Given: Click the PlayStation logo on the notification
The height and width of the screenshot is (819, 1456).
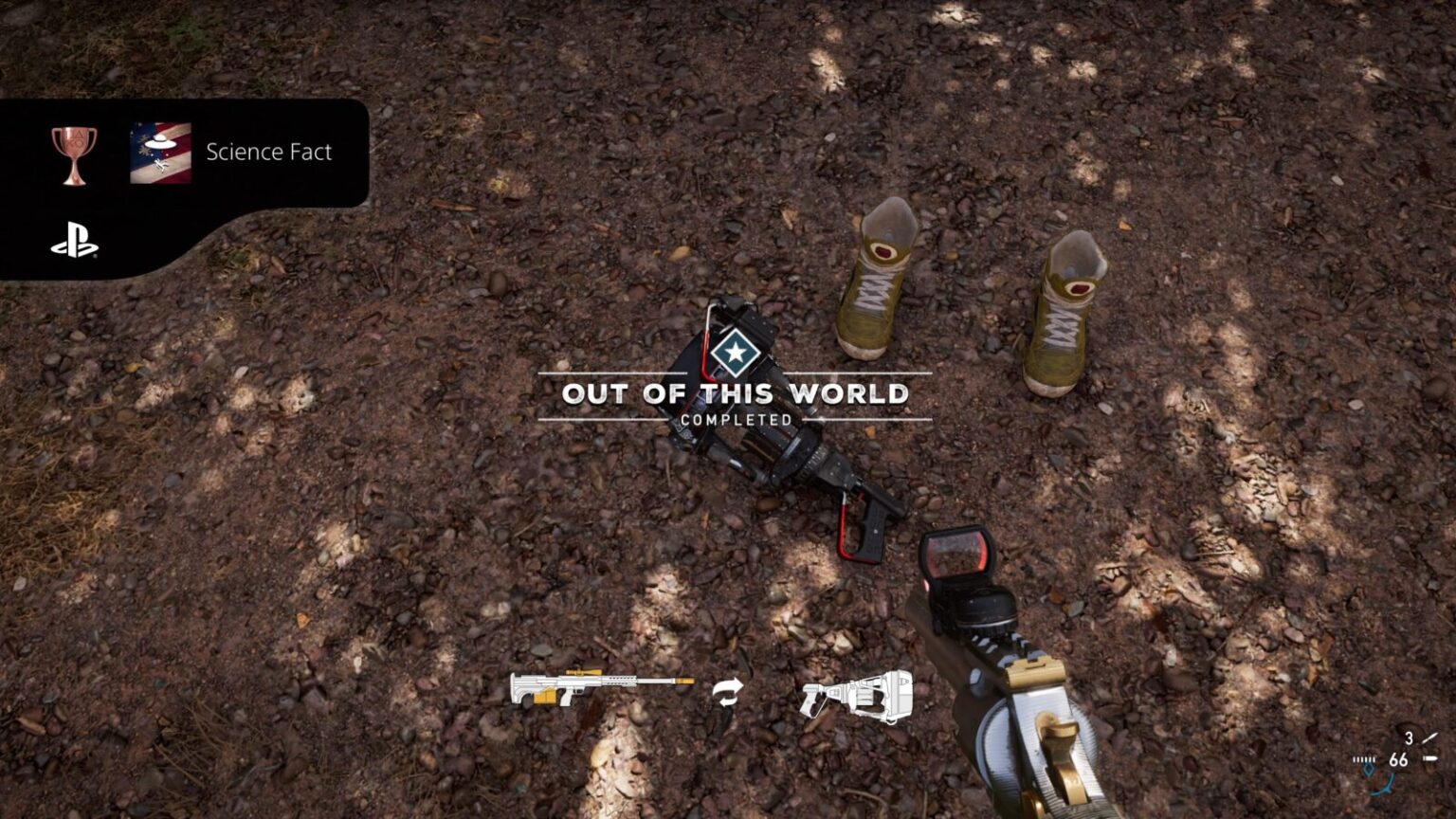Looking at the screenshot, I should [x=74, y=246].
